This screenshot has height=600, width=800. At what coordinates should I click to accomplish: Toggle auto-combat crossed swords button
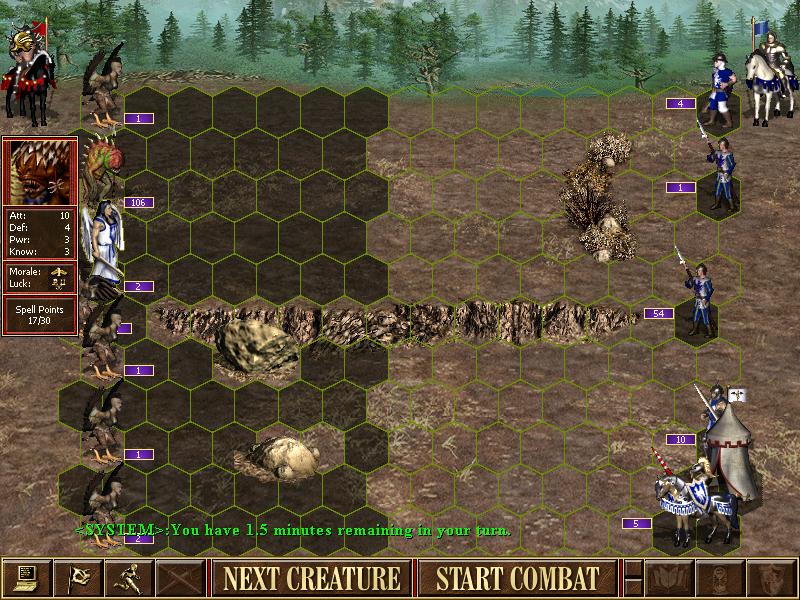pyautogui.click(x=180, y=577)
